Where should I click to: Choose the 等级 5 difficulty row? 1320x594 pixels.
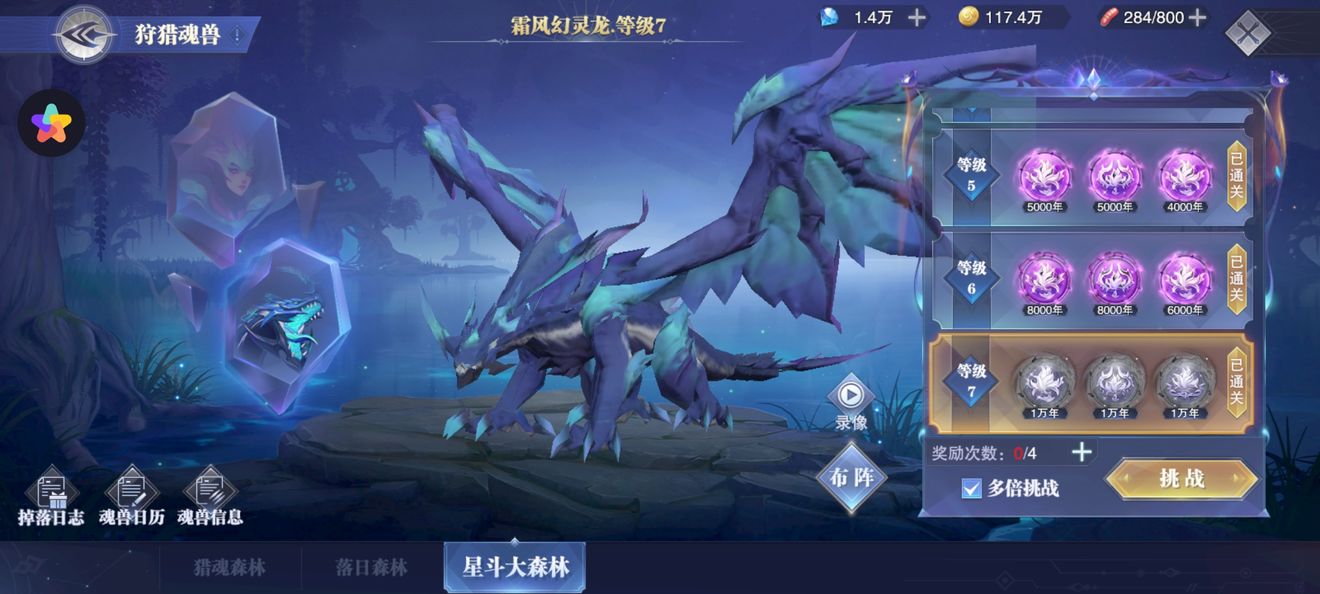tap(1090, 176)
